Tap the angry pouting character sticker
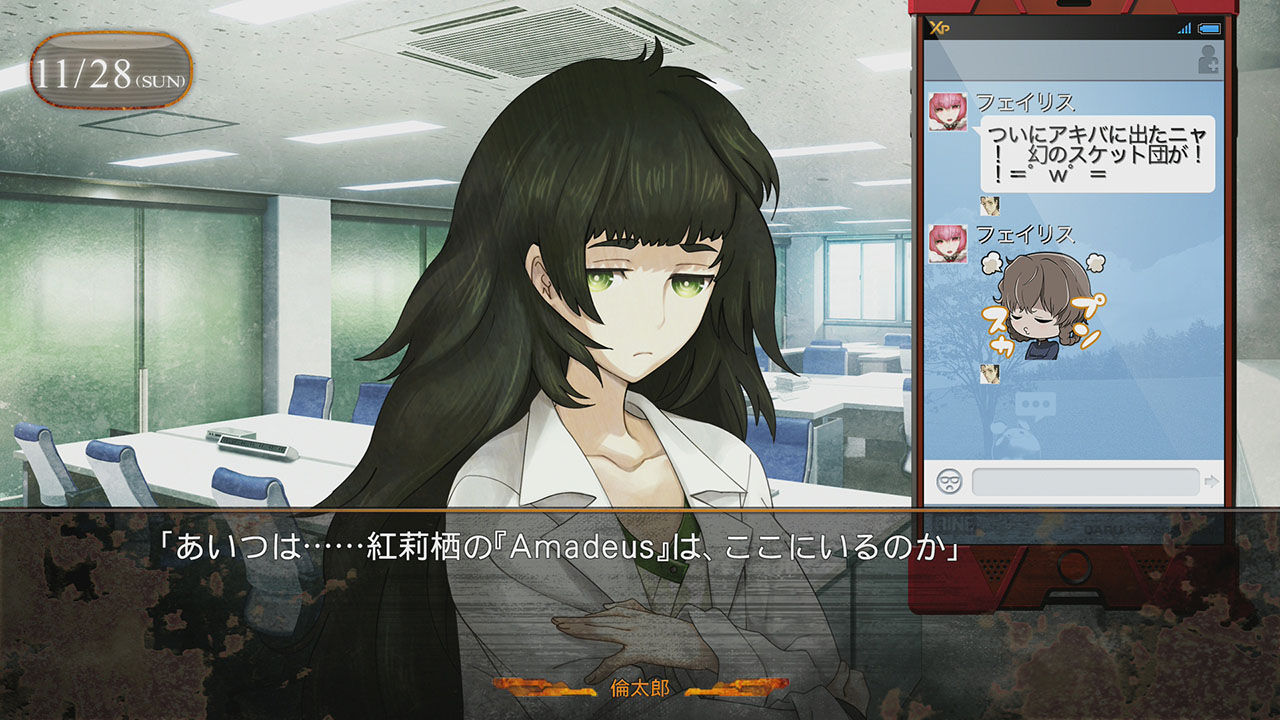This screenshot has height=720, width=1280. 1040,305
